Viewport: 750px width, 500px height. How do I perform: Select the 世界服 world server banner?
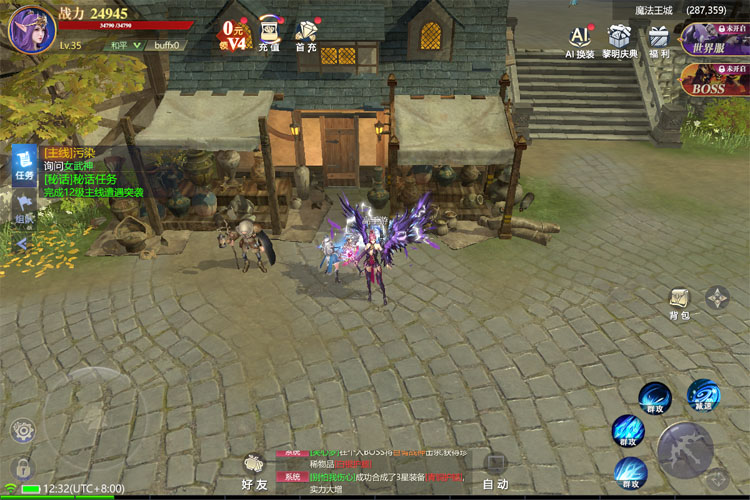click(x=714, y=40)
